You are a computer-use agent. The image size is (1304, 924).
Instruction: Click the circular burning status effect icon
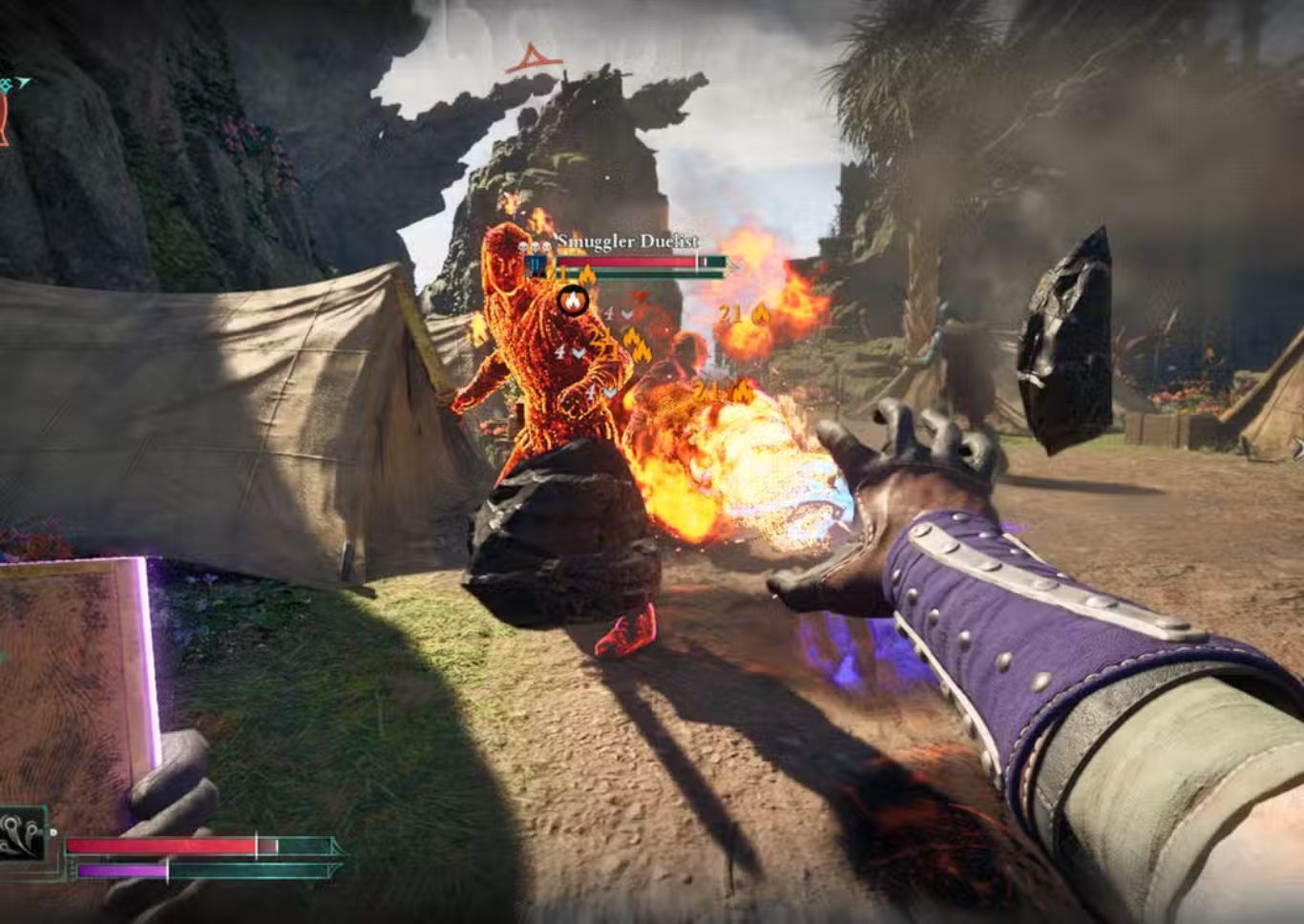pyautogui.click(x=573, y=302)
